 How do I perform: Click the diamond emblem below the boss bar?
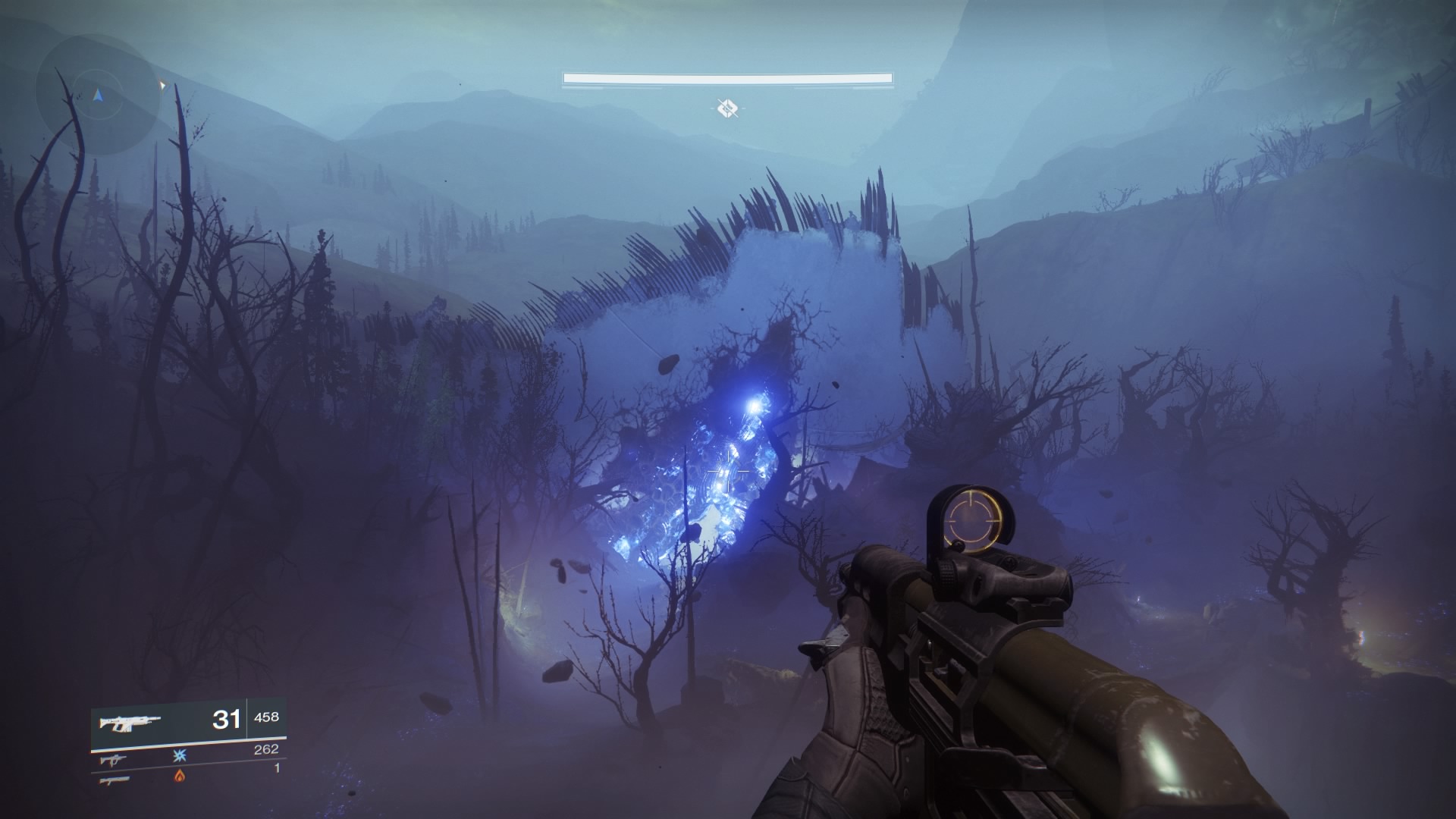(x=727, y=108)
